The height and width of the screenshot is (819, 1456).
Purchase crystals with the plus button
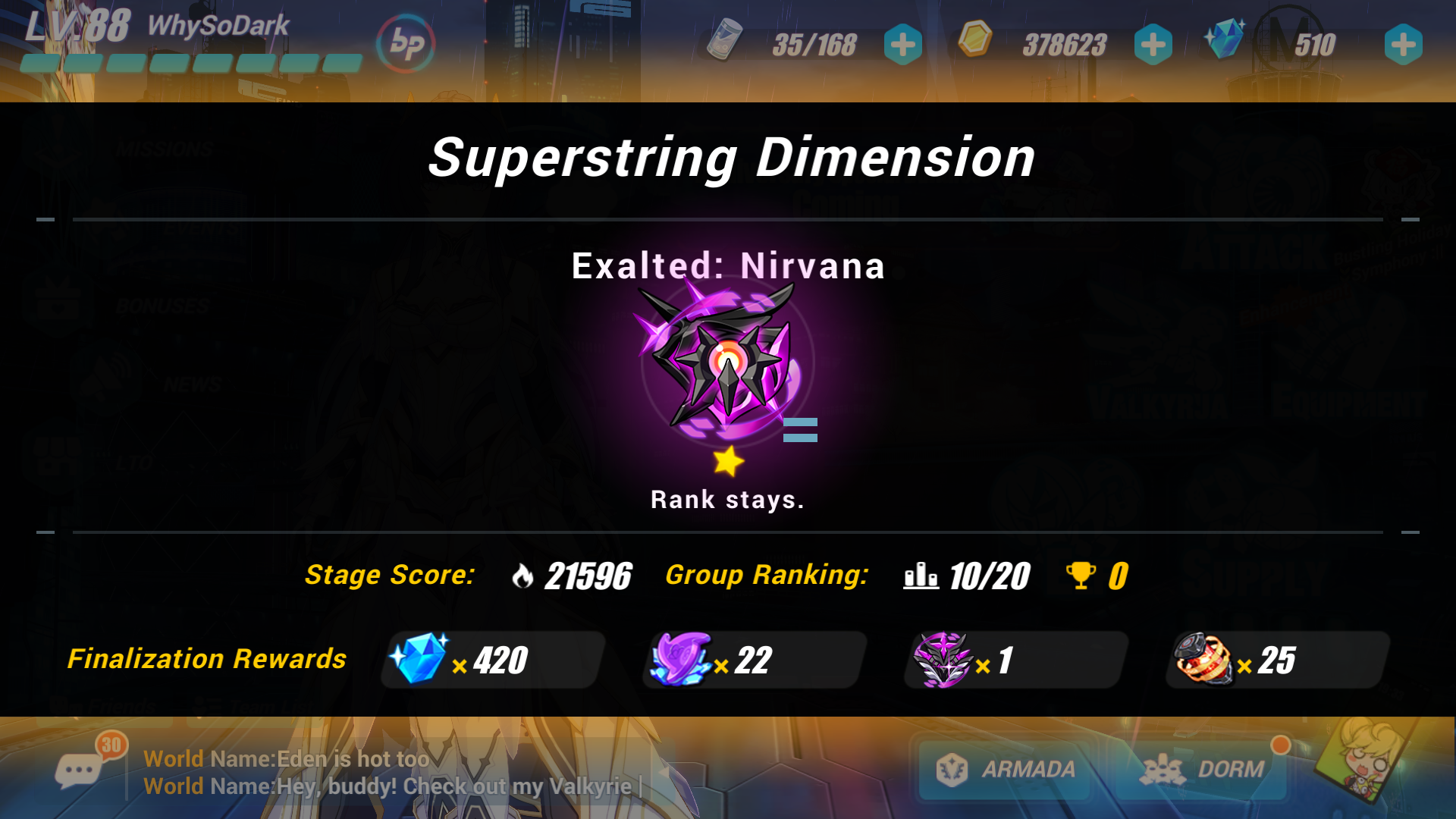1403,45
